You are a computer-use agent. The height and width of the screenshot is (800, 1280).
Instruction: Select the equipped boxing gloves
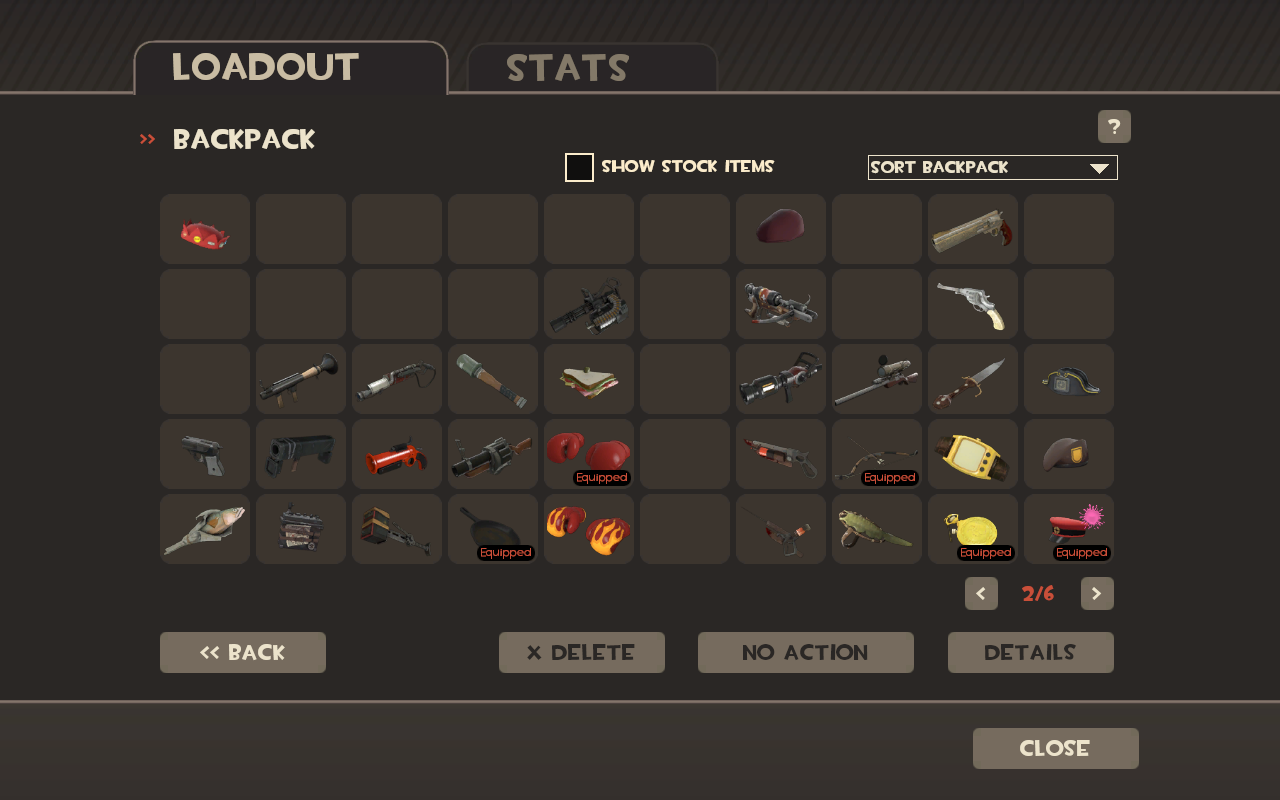click(588, 453)
